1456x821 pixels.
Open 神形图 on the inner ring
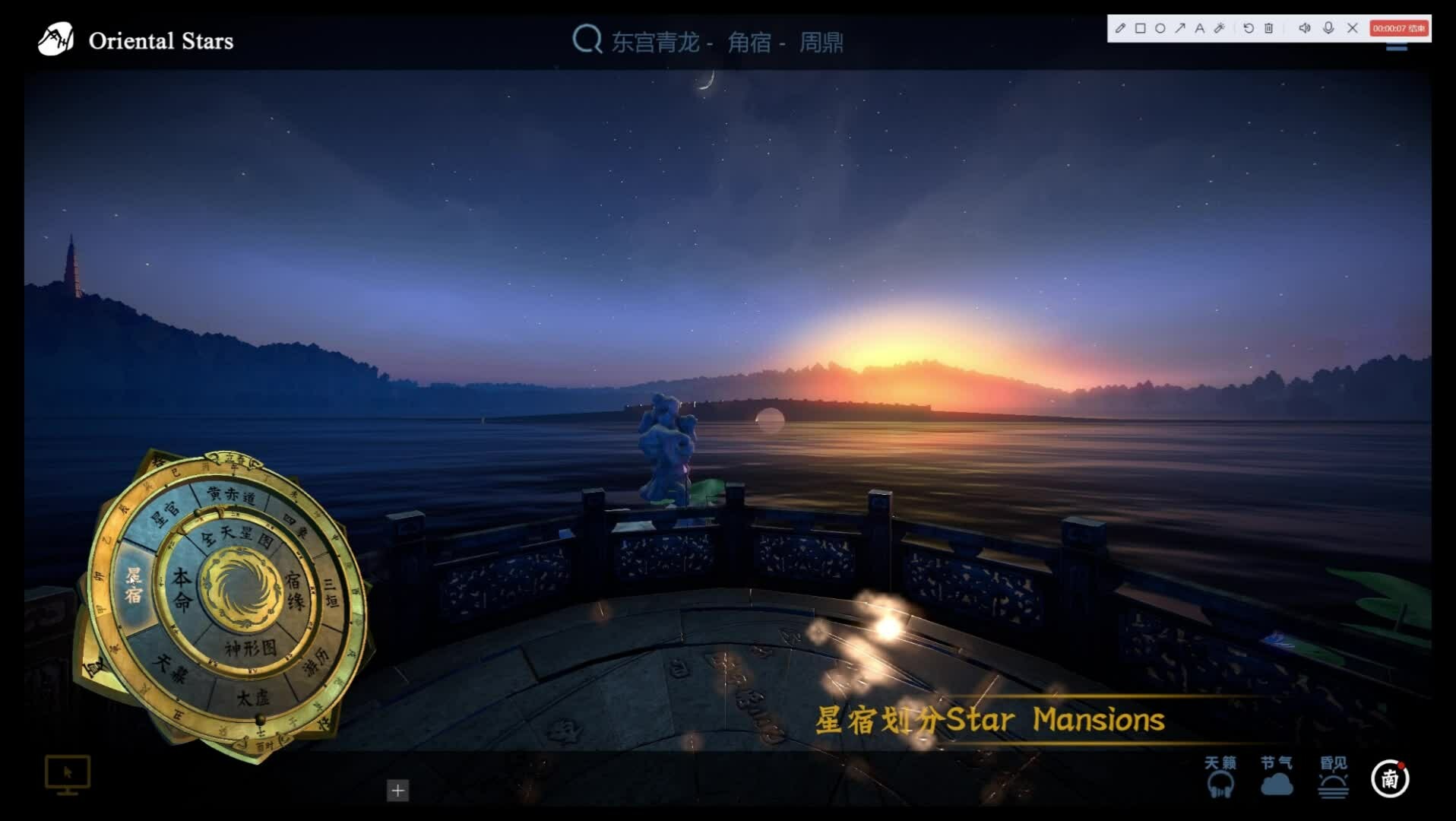pos(250,648)
